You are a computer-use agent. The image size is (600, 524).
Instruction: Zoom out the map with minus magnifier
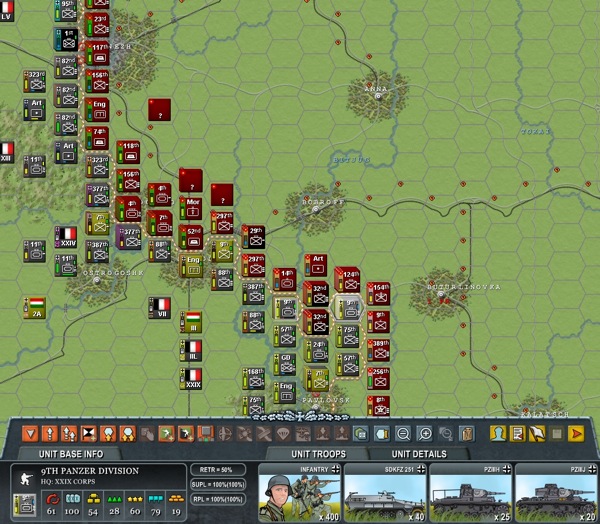pyautogui.click(x=402, y=434)
